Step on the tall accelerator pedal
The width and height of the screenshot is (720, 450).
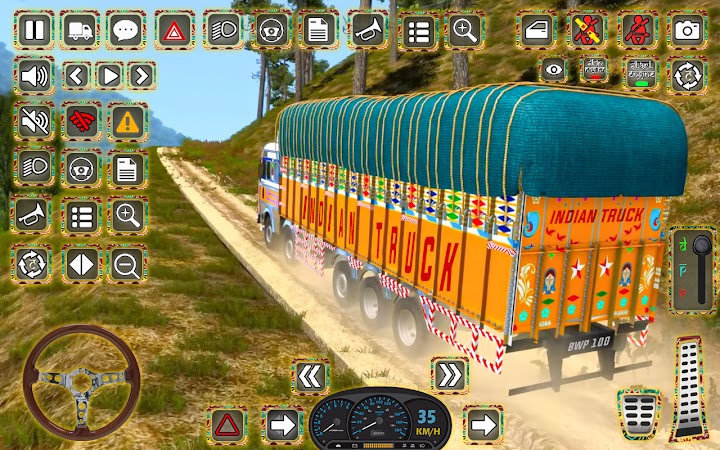coord(689,388)
